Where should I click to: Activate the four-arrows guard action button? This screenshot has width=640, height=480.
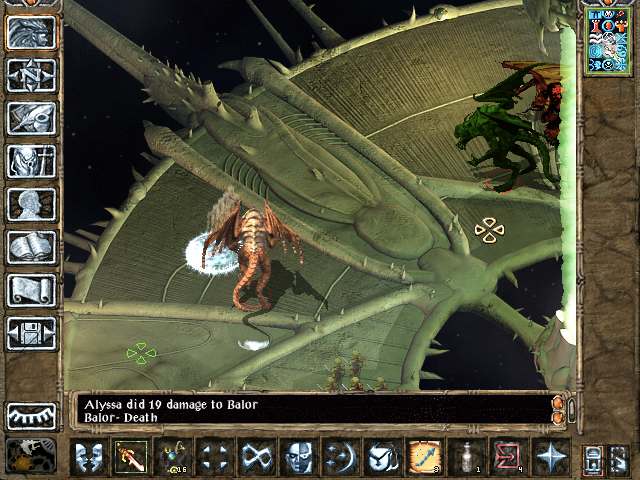214,457
